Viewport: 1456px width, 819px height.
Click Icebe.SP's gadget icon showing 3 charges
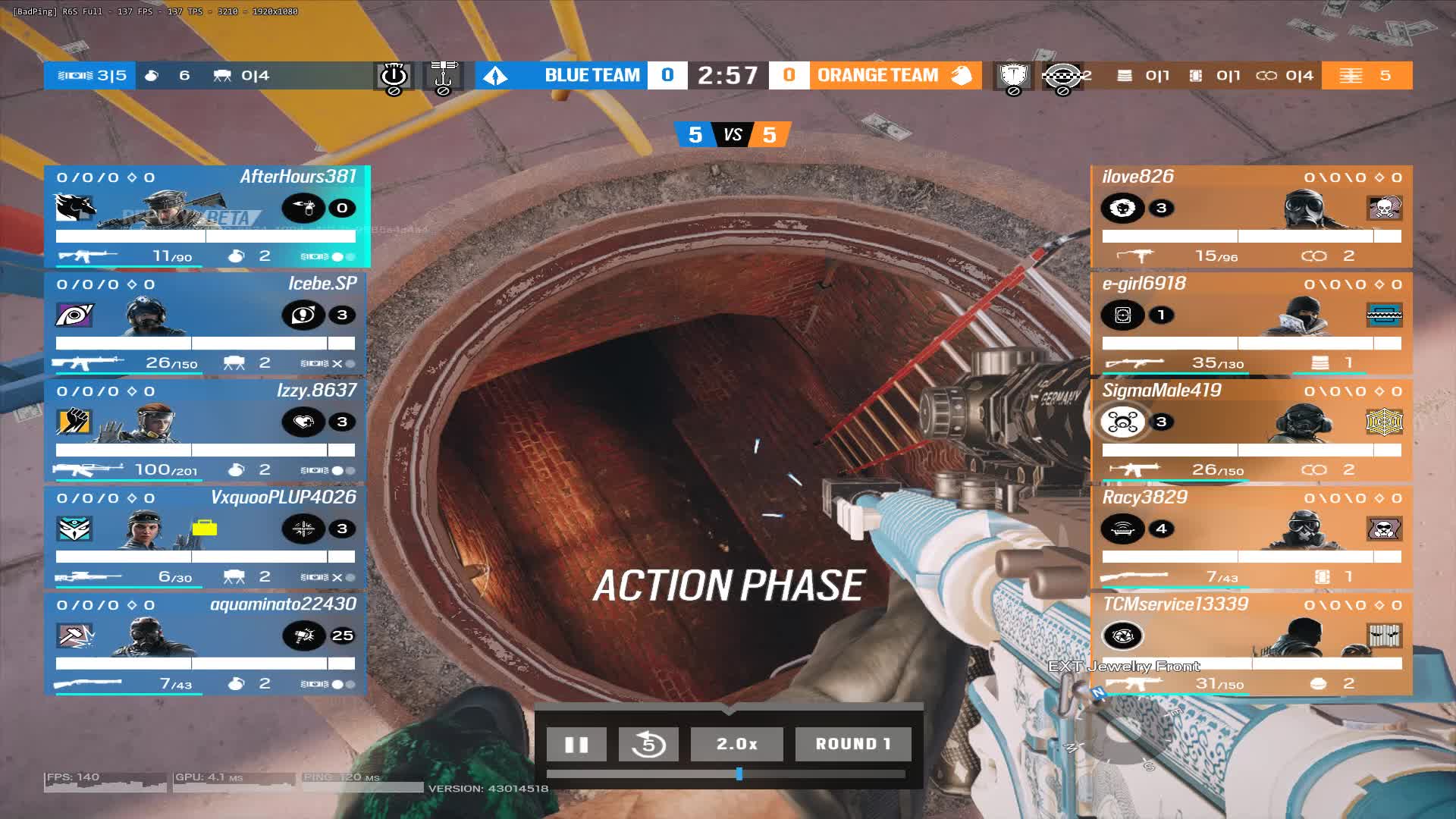tap(303, 315)
